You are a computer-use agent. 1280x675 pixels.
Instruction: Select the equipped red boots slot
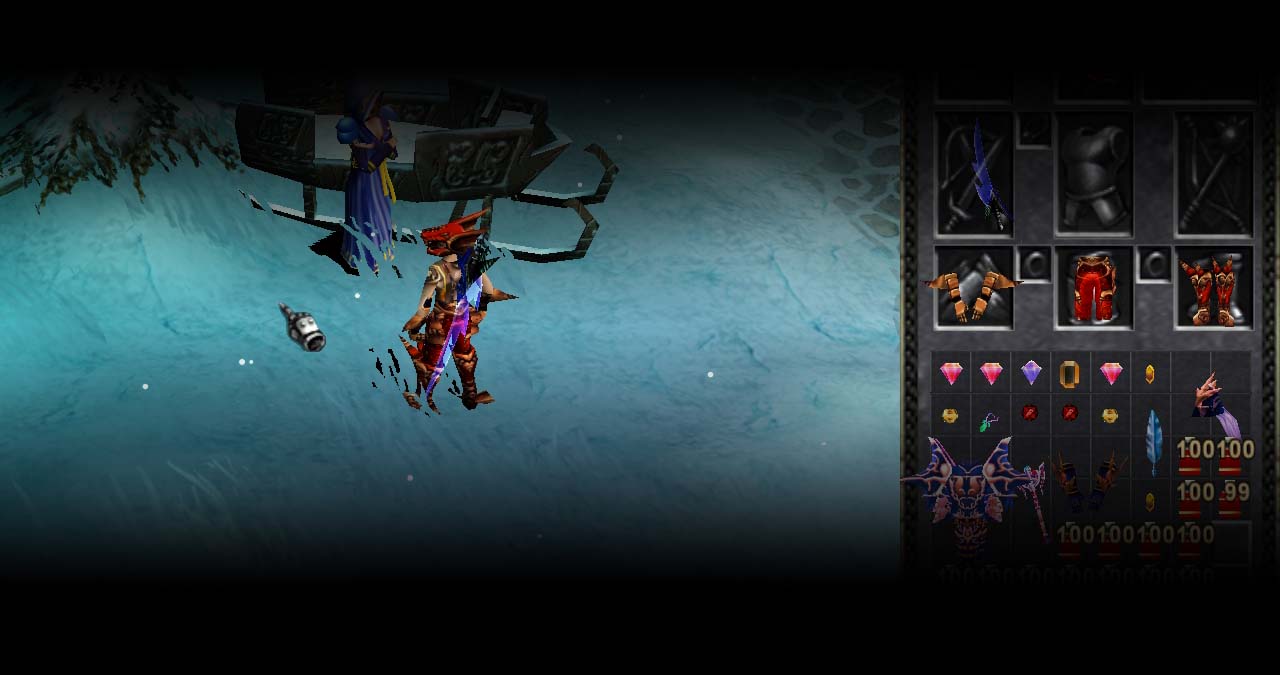coord(1213,288)
